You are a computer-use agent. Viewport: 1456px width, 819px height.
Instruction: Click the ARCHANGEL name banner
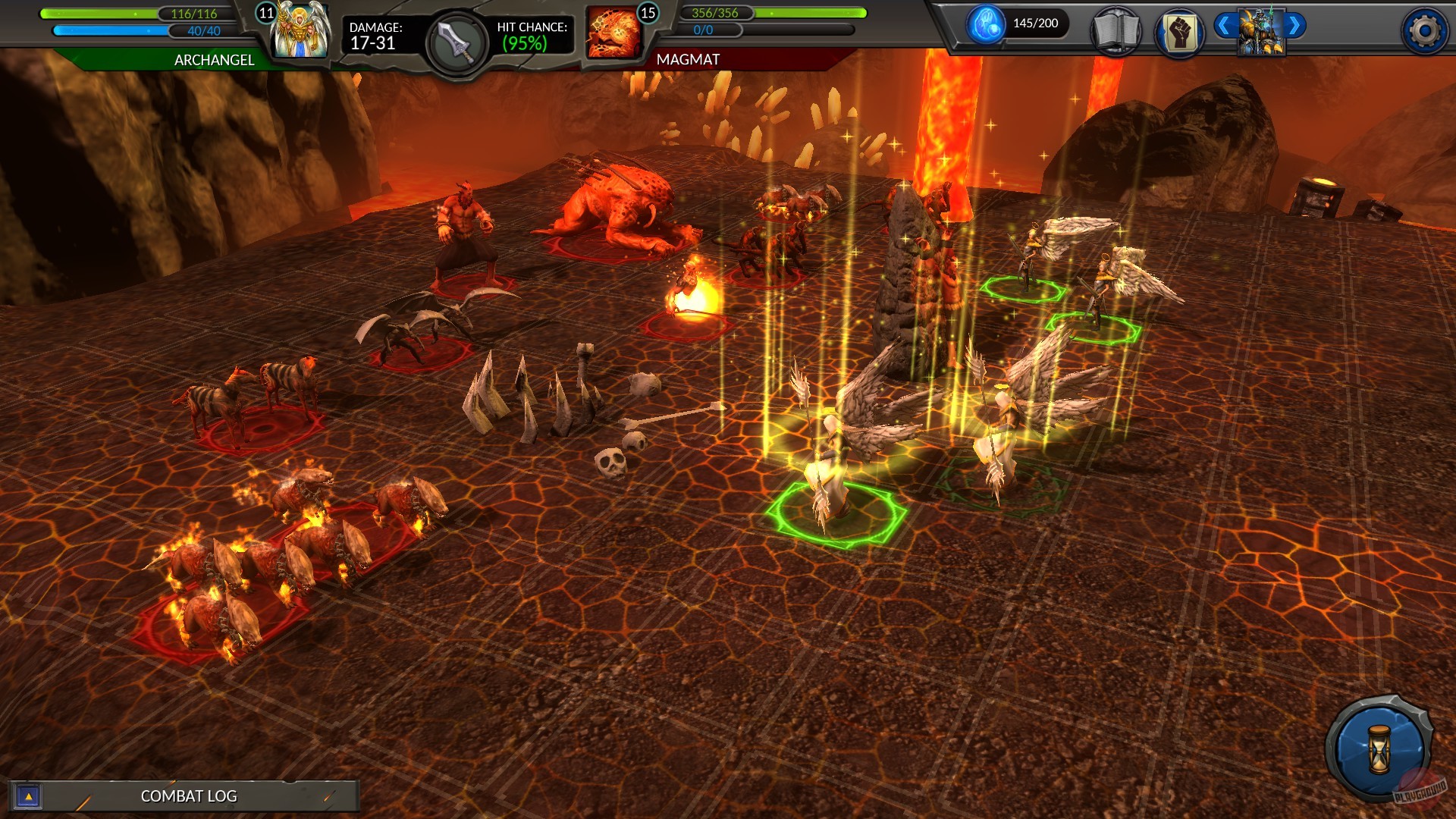(x=213, y=61)
